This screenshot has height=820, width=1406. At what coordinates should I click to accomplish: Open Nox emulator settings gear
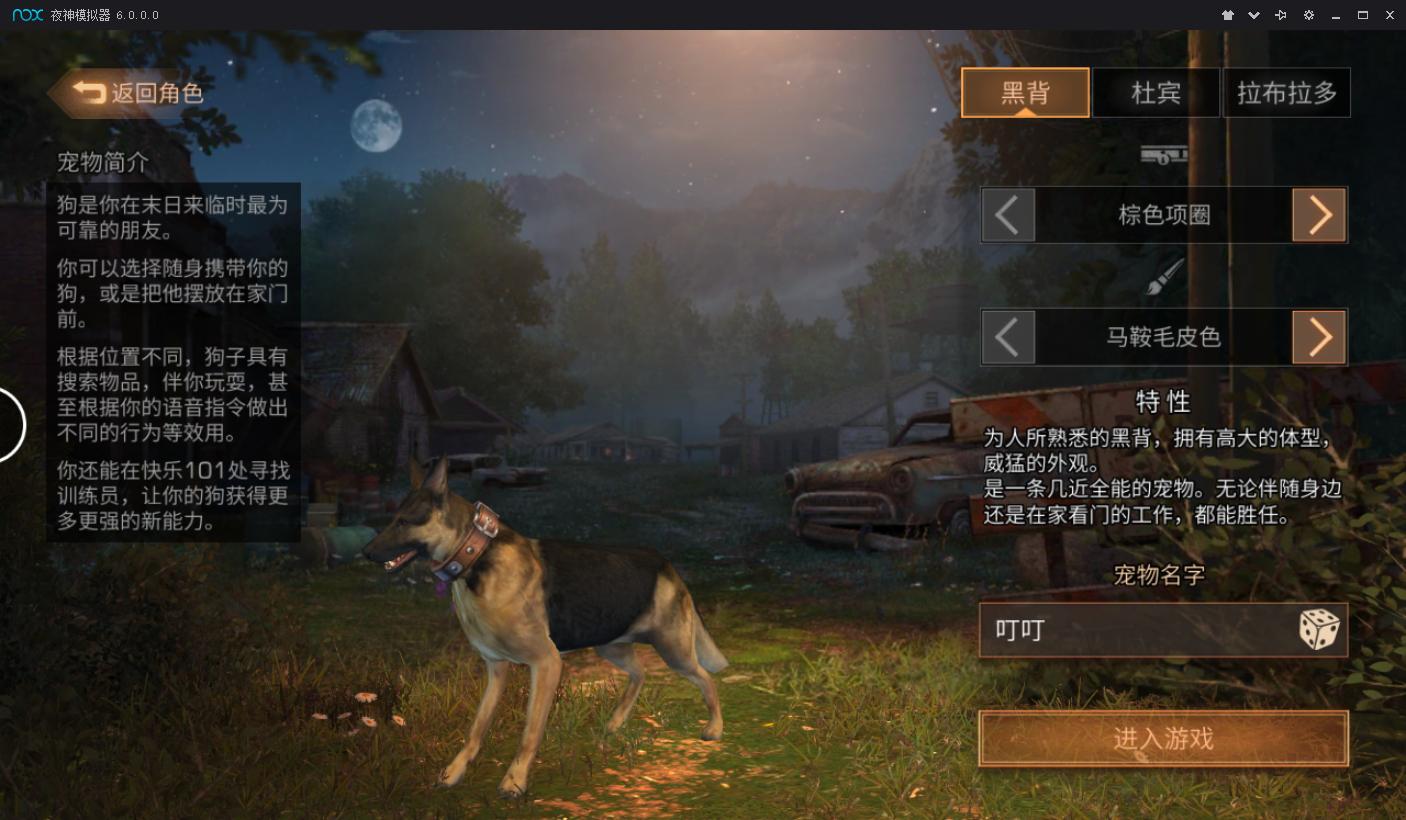coord(1308,15)
